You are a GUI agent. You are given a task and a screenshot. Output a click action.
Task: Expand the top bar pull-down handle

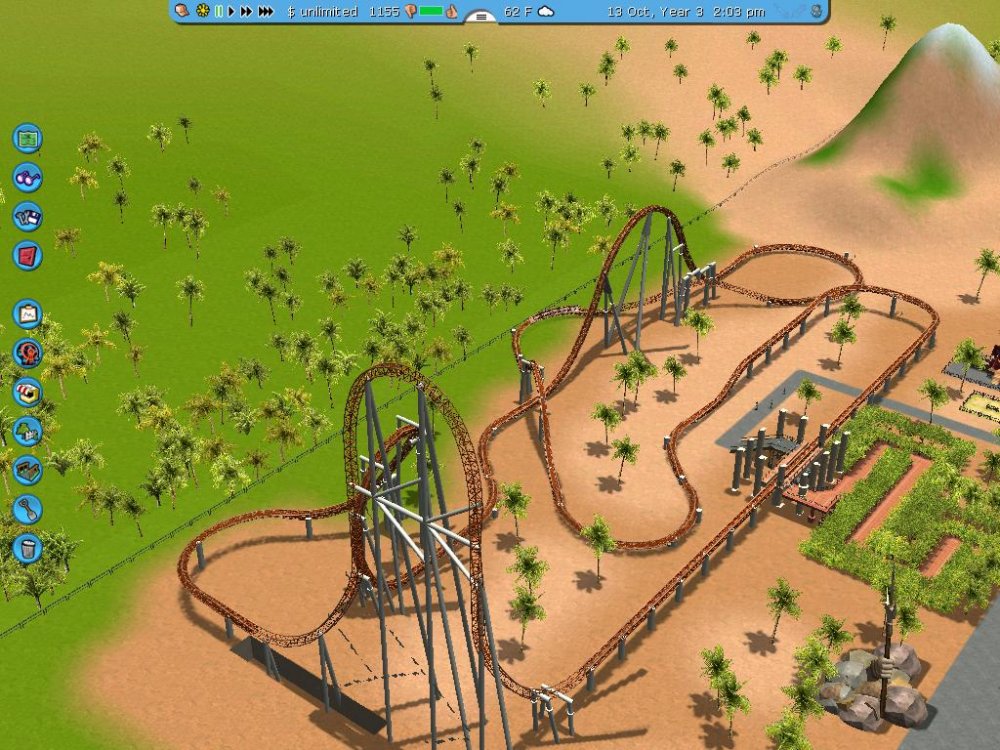(481, 16)
